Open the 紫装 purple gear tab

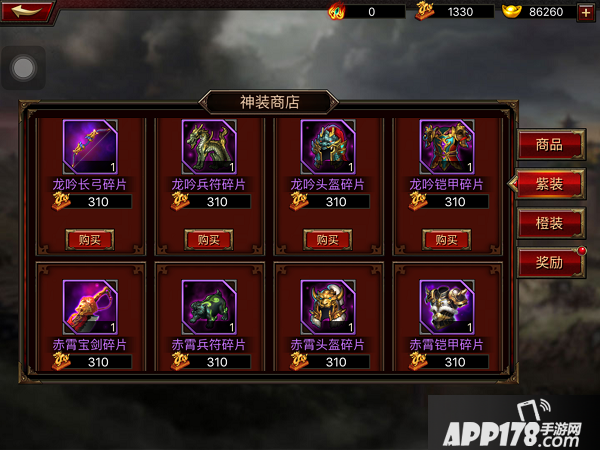(550, 183)
